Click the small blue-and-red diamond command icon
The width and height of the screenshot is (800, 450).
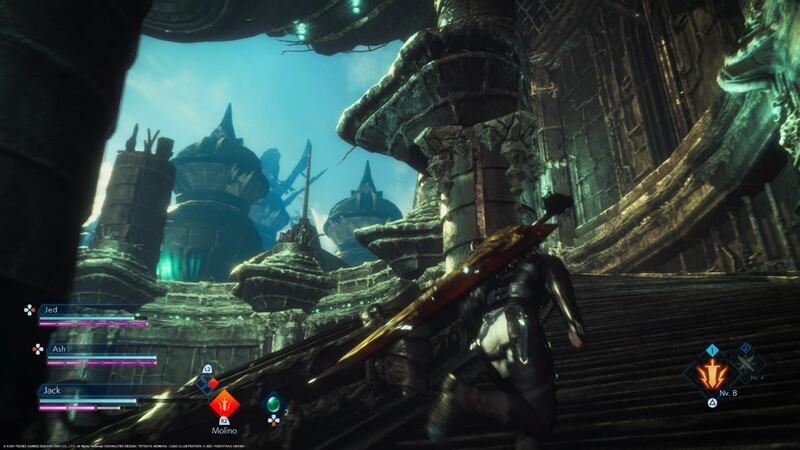(205, 380)
